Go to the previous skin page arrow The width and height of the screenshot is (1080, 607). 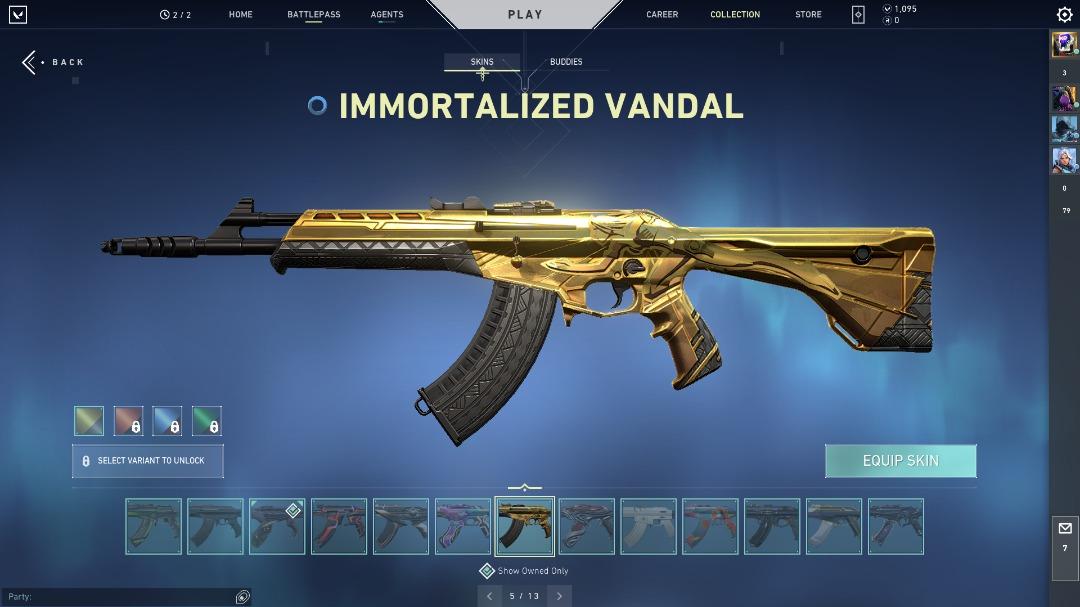pos(489,596)
